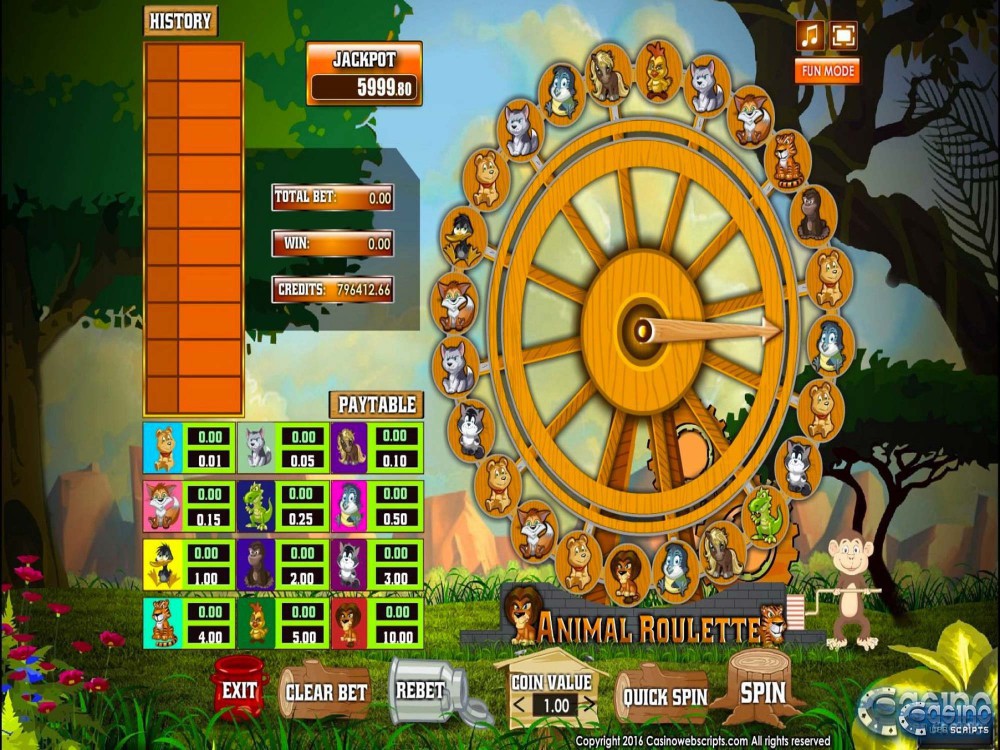Viewport: 1000px width, 750px height.
Task: Spin the roulette wheel
Action: (763, 691)
